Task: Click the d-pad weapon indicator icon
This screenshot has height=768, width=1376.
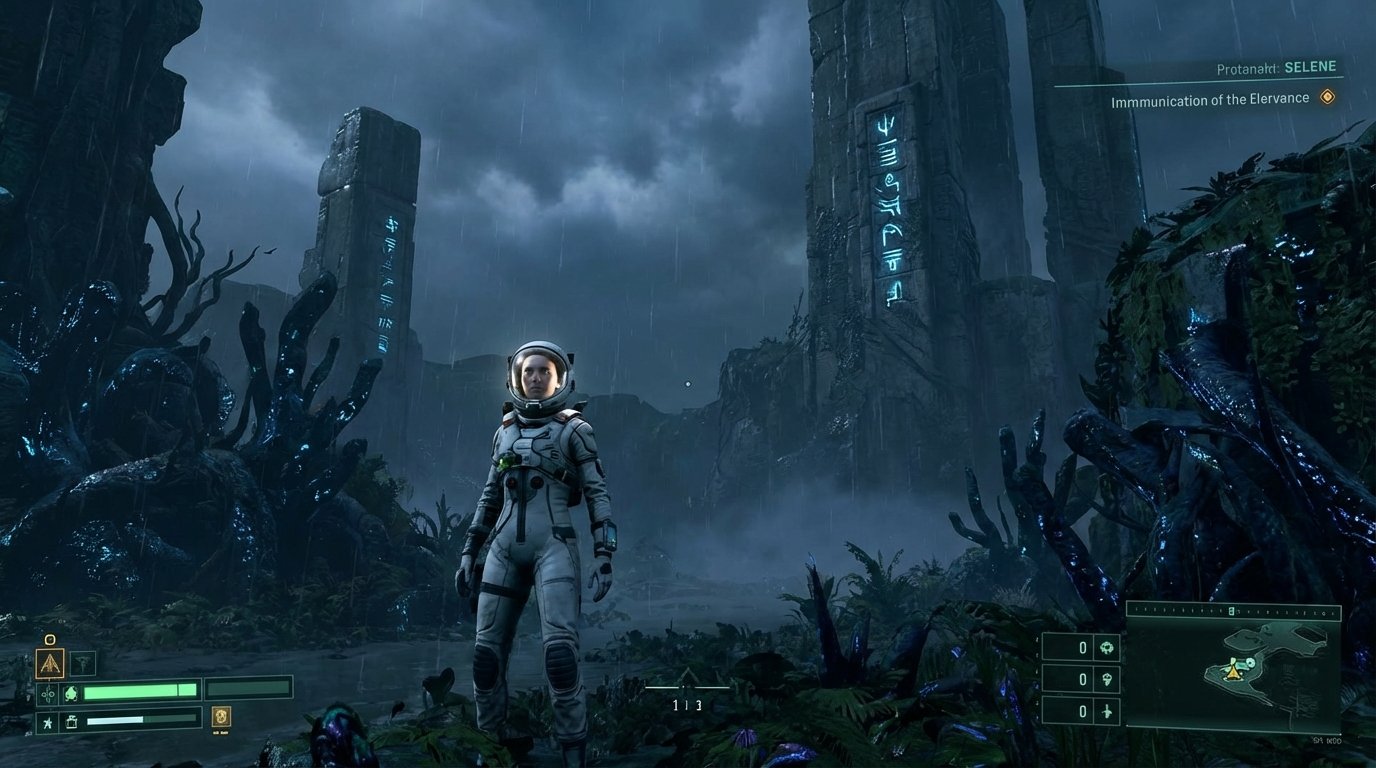Action: click(x=49, y=694)
